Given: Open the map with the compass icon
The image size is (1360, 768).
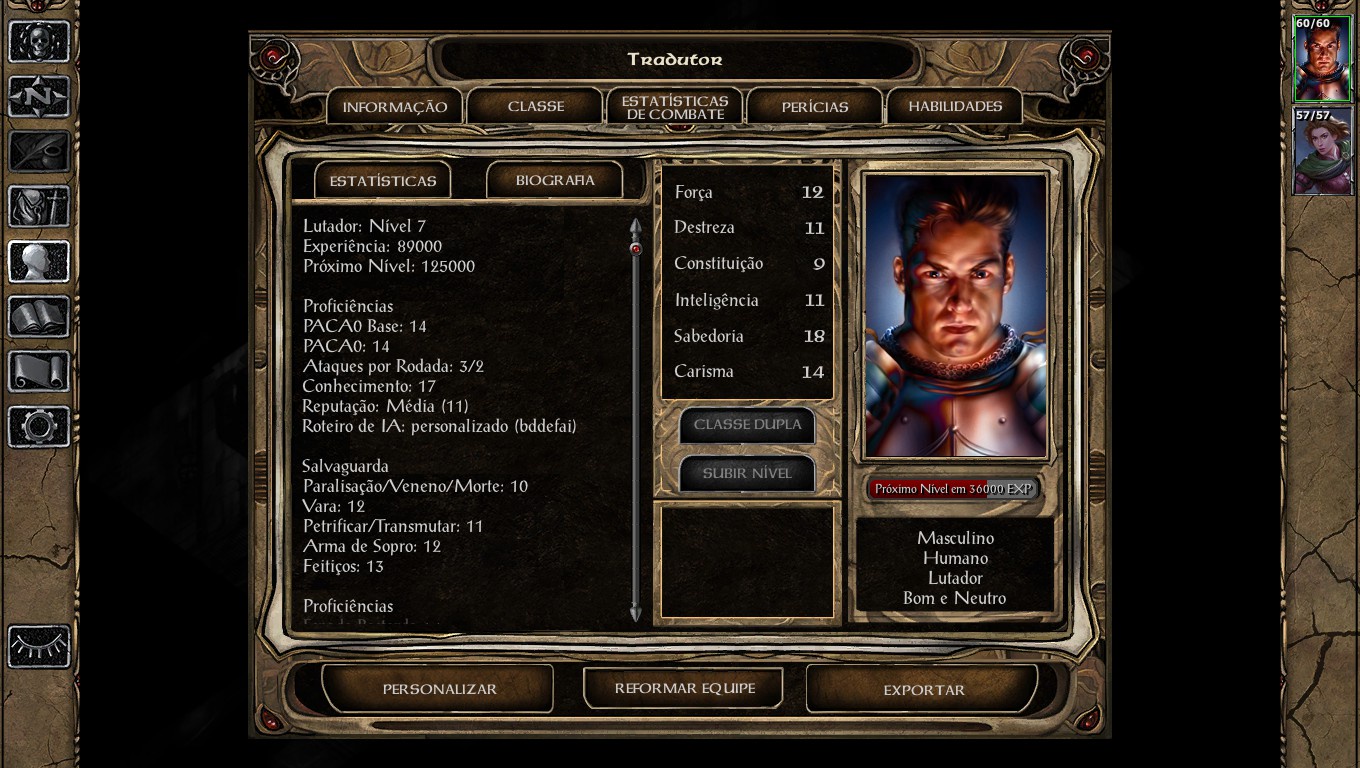Looking at the screenshot, I should click(39, 98).
